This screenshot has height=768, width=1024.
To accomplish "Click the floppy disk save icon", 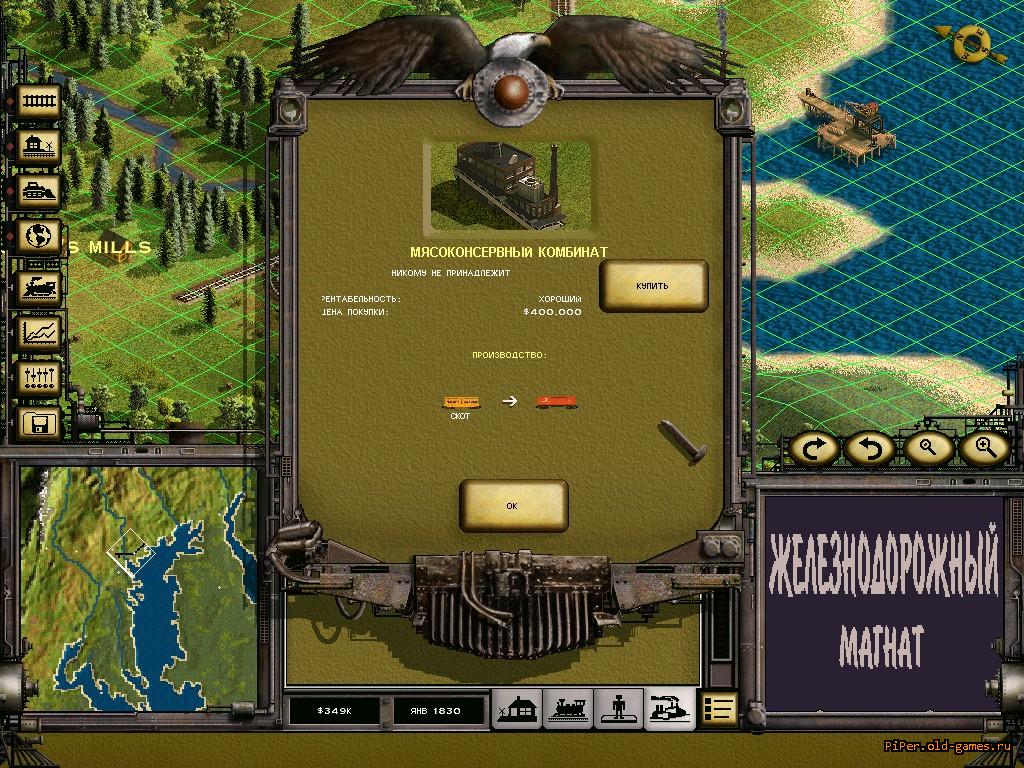I will [x=39, y=424].
